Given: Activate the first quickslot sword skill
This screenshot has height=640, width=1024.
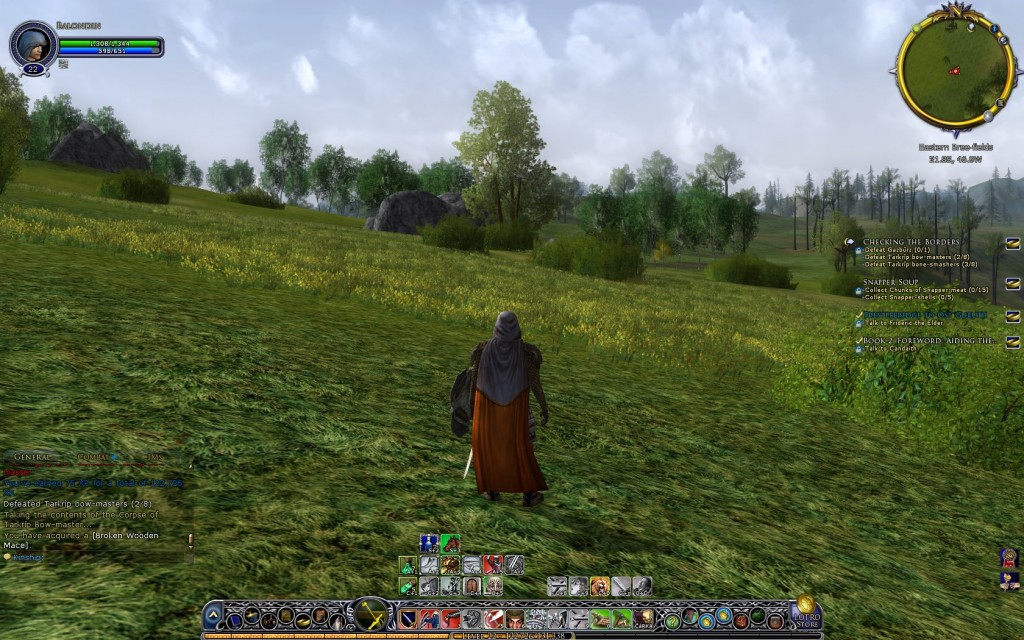Looking at the screenshot, I should click(x=408, y=619).
